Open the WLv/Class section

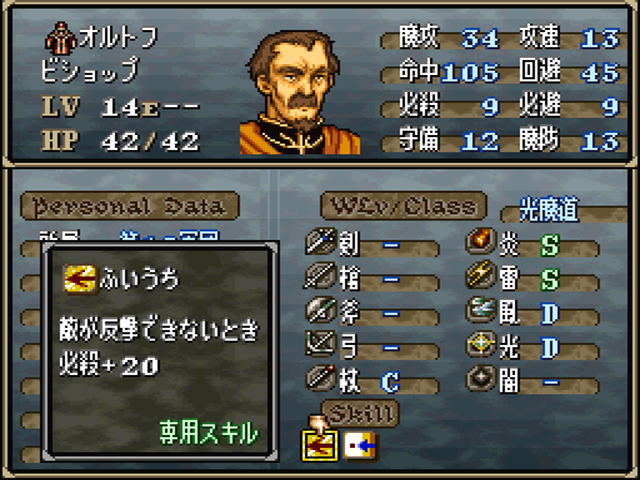[403, 206]
